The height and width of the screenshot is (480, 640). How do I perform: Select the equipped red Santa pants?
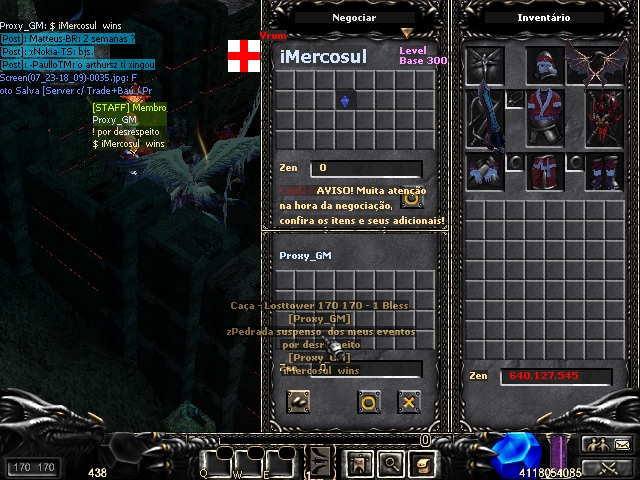[543, 170]
